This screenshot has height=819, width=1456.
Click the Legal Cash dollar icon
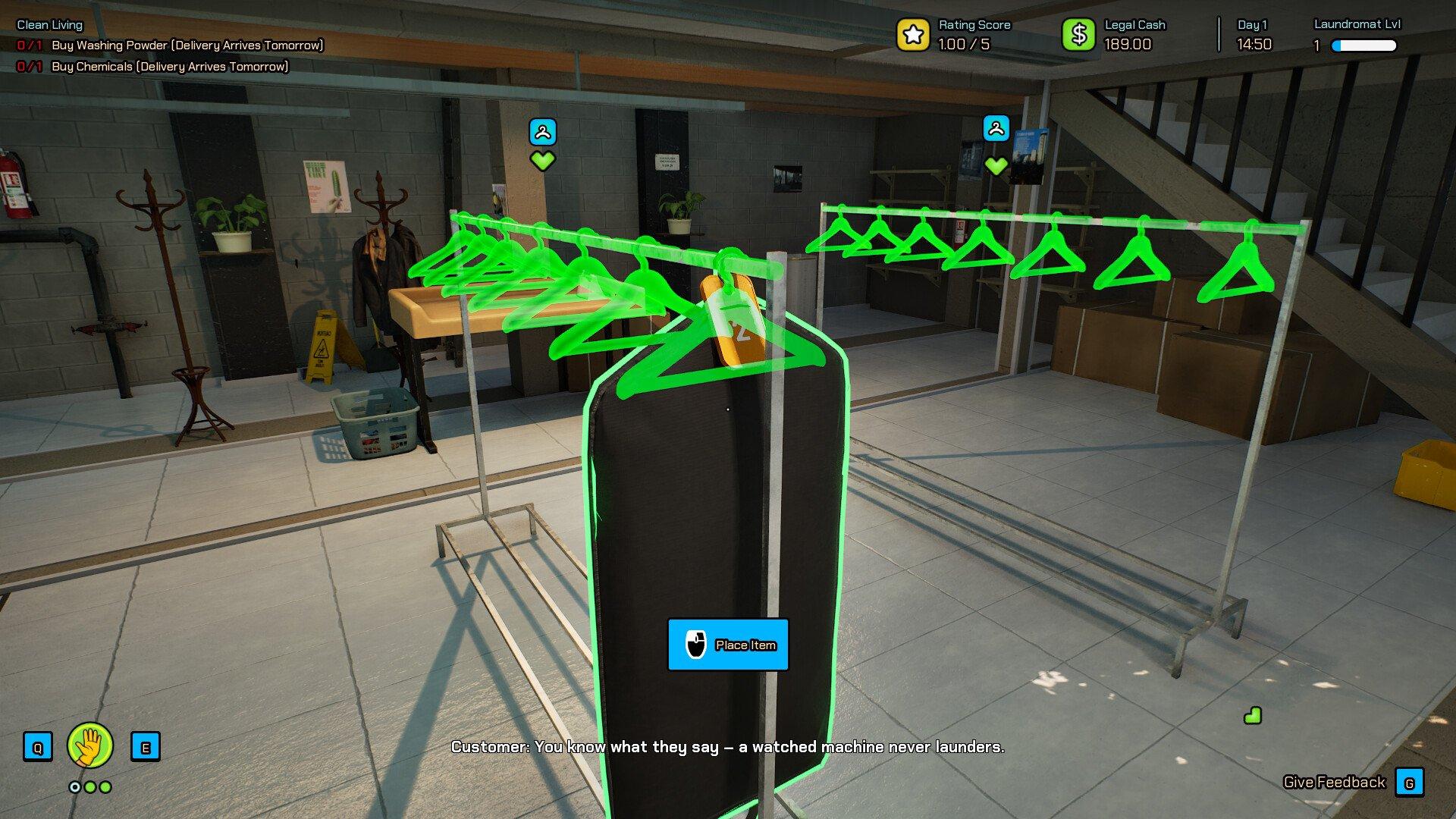pyautogui.click(x=1078, y=35)
